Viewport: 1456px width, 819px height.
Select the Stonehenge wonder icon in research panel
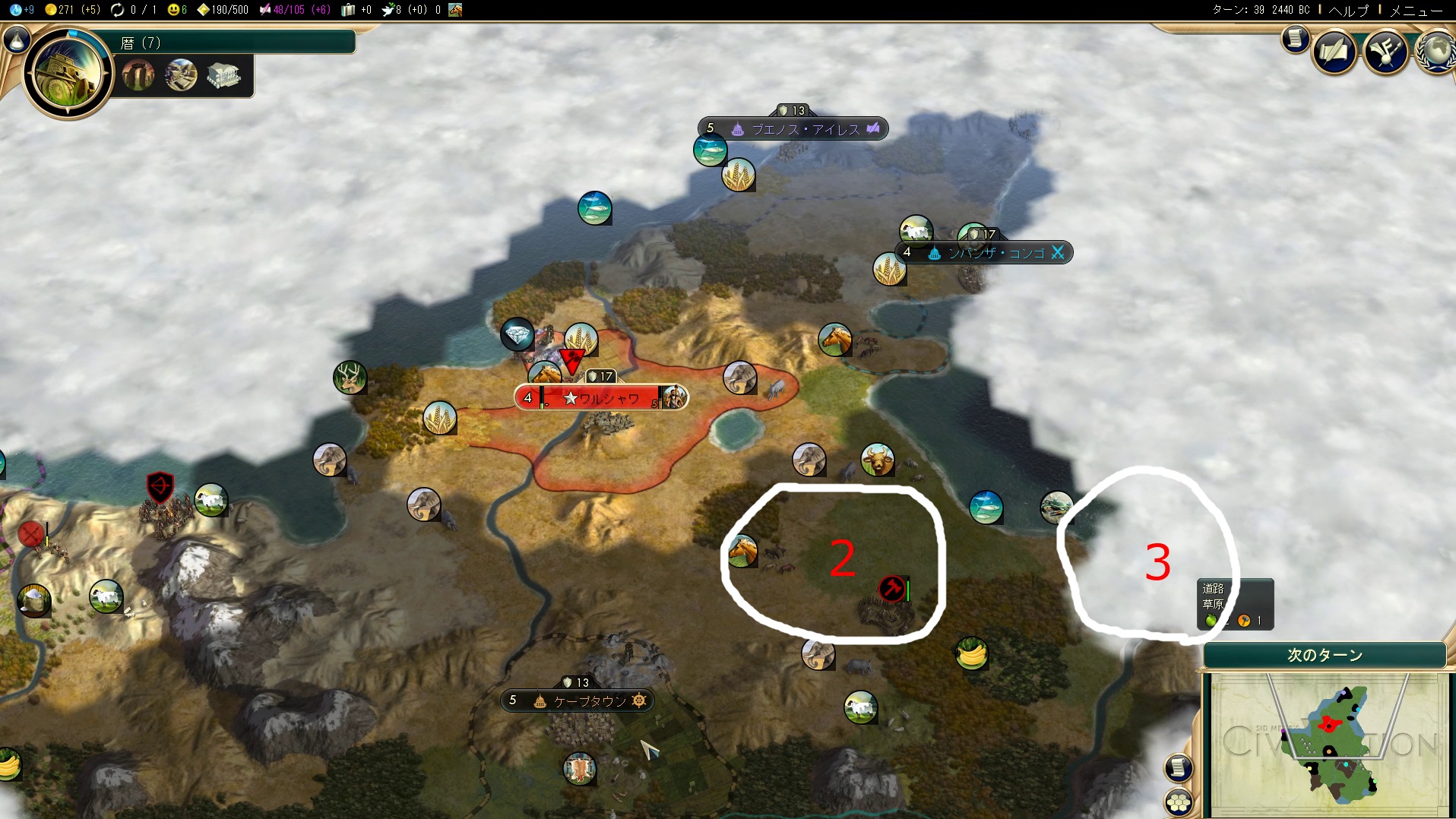[x=138, y=75]
